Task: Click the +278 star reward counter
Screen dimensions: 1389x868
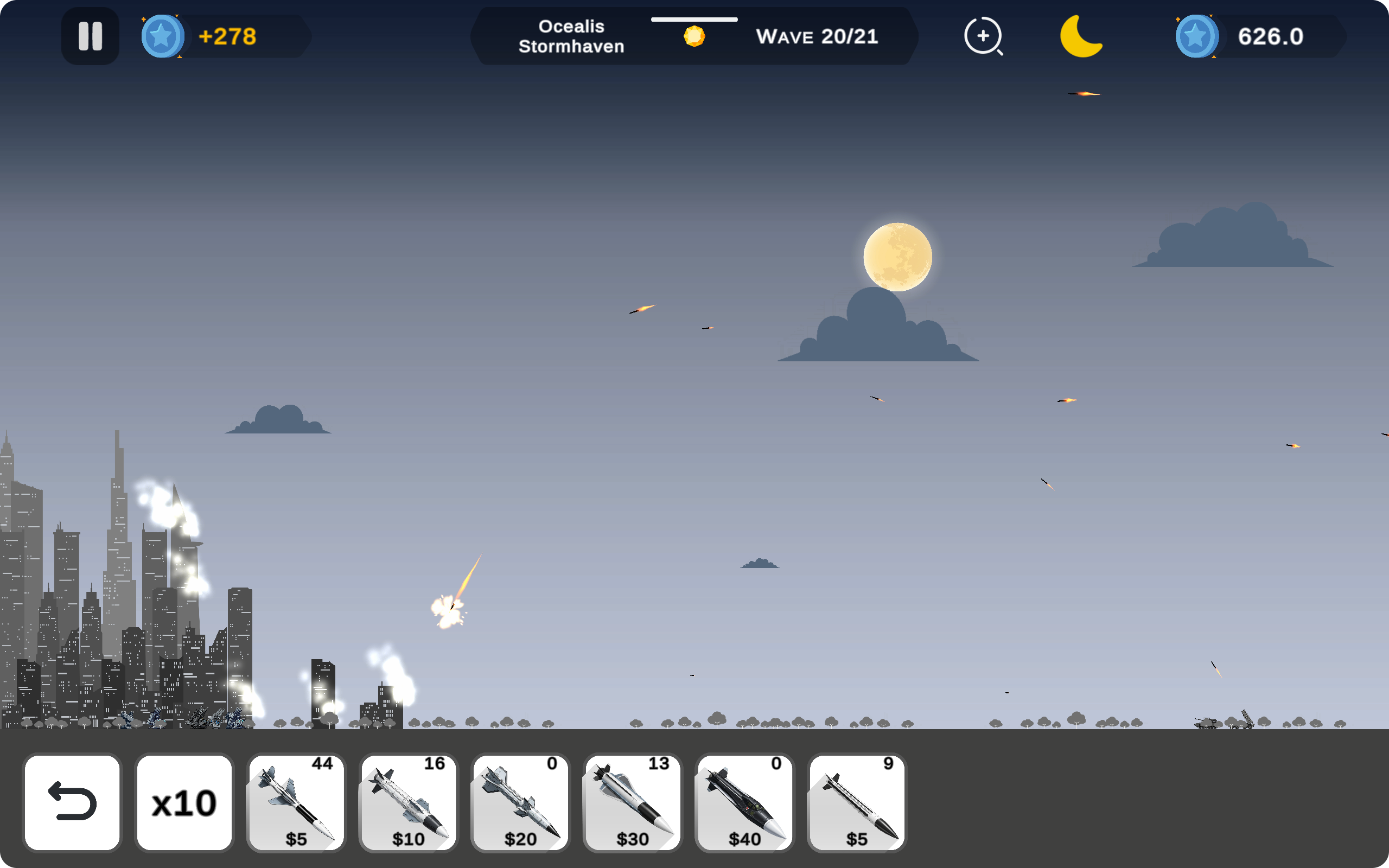Action: (227, 36)
